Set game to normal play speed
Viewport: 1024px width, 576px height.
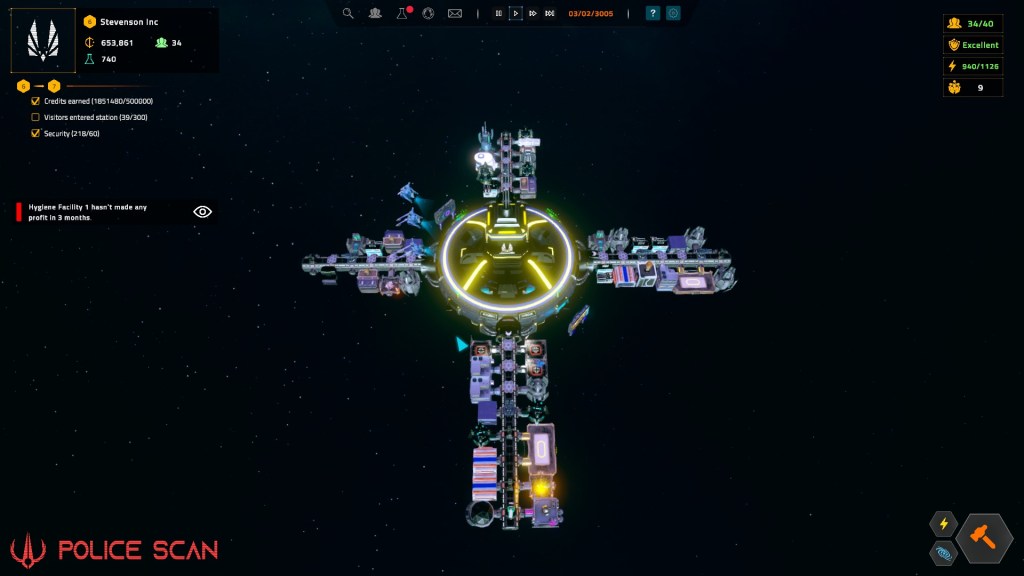click(516, 13)
